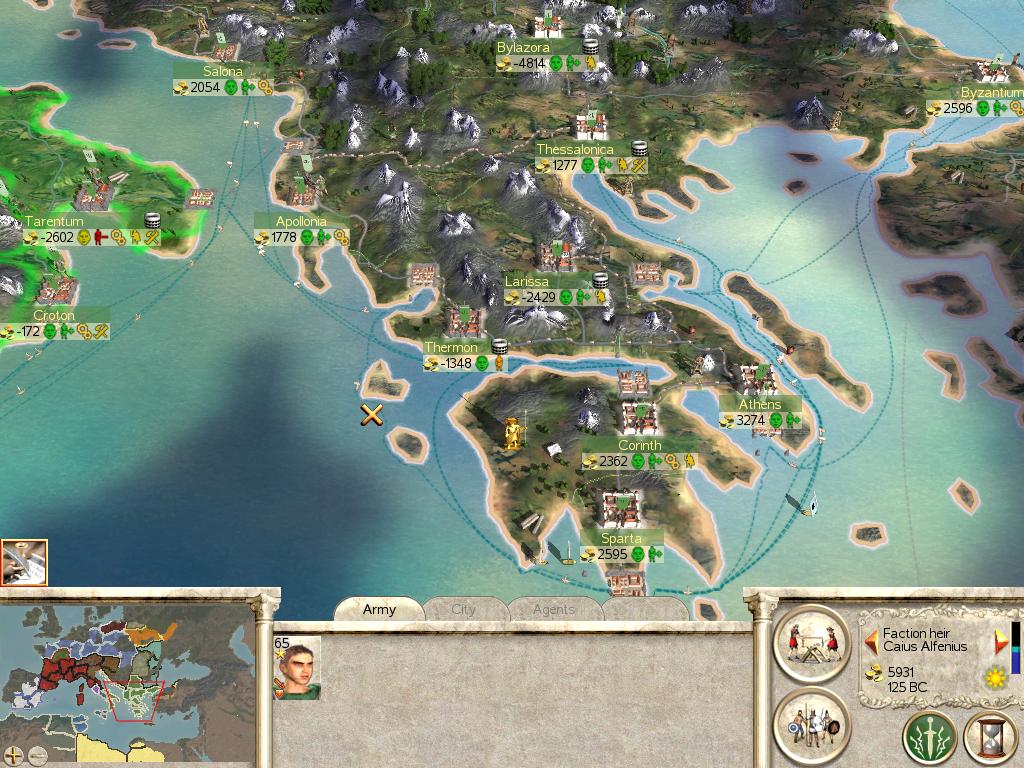
Task: Cycle to next character with right arrow
Action: (x=999, y=641)
